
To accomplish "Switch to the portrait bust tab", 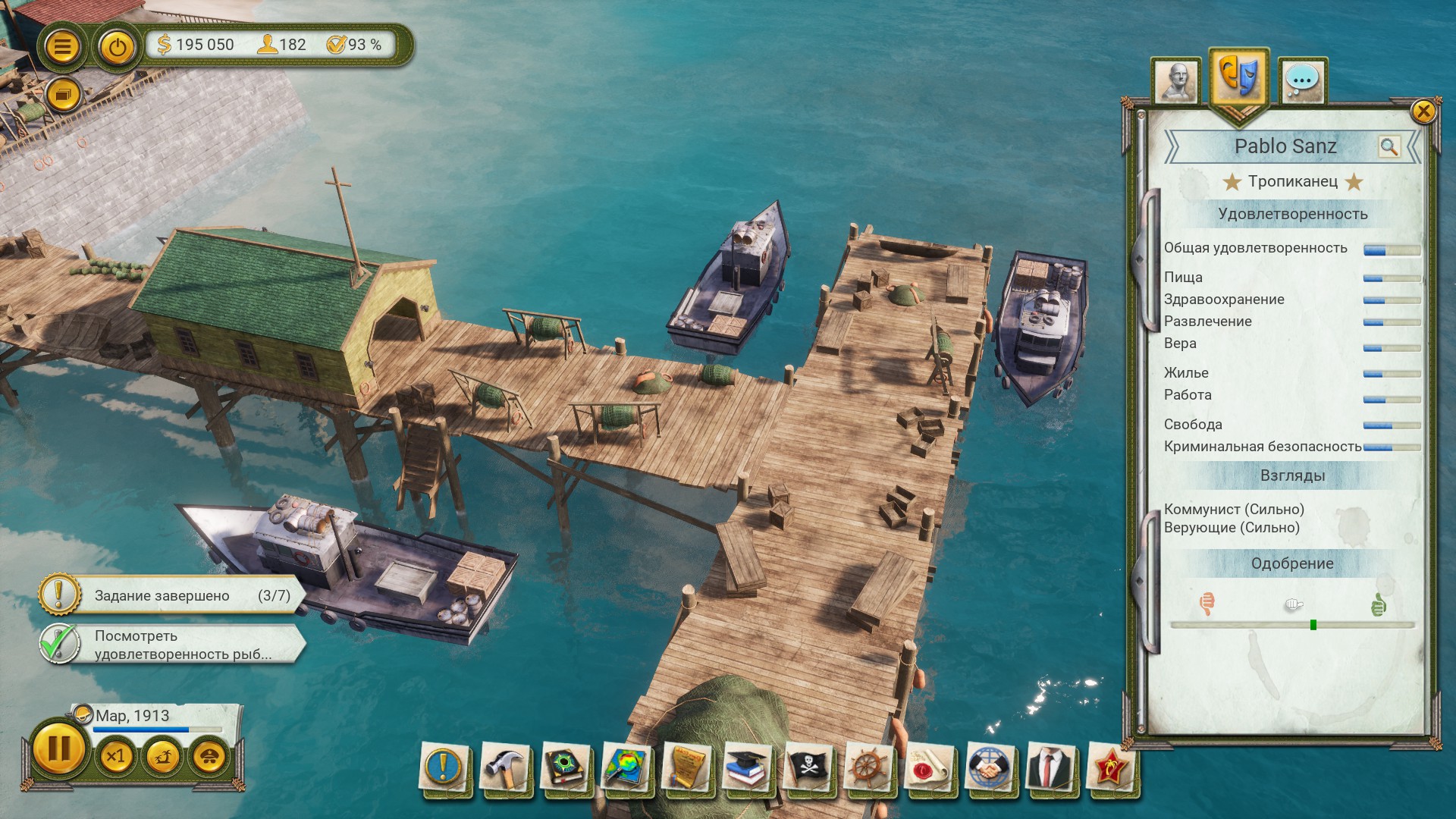I will [x=1176, y=81].
